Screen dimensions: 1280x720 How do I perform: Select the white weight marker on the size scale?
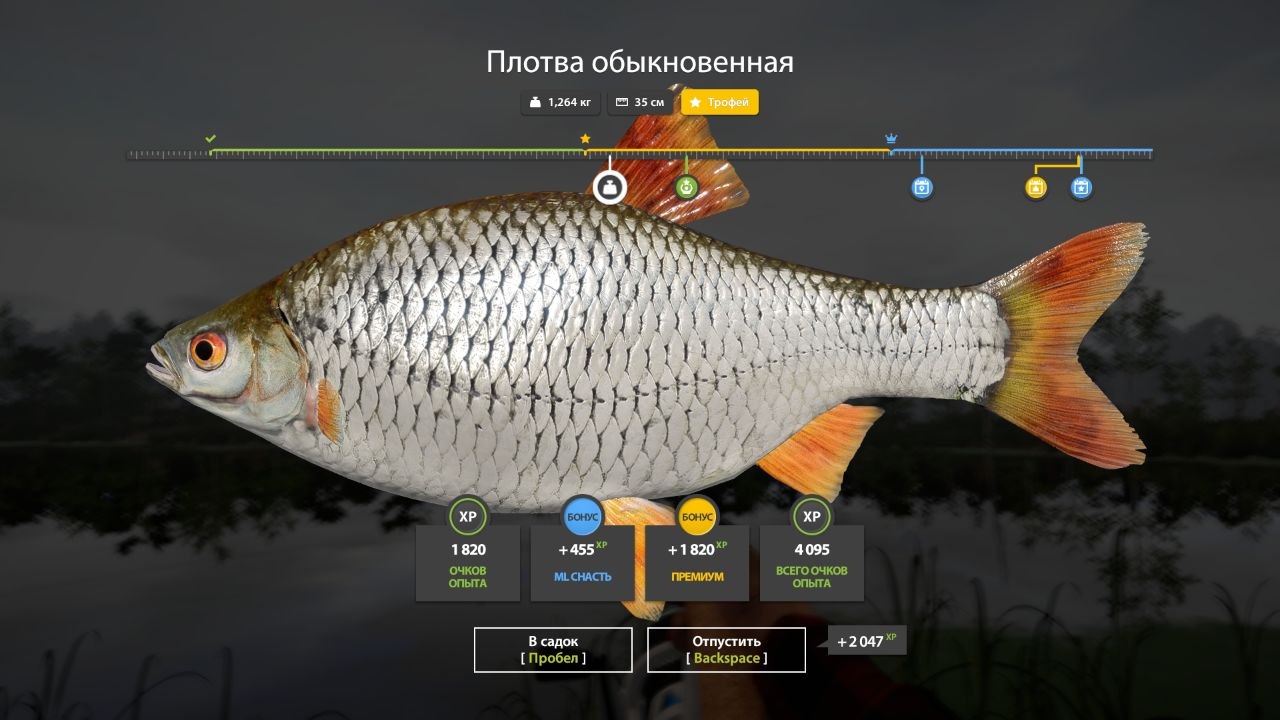coord(610,187)
